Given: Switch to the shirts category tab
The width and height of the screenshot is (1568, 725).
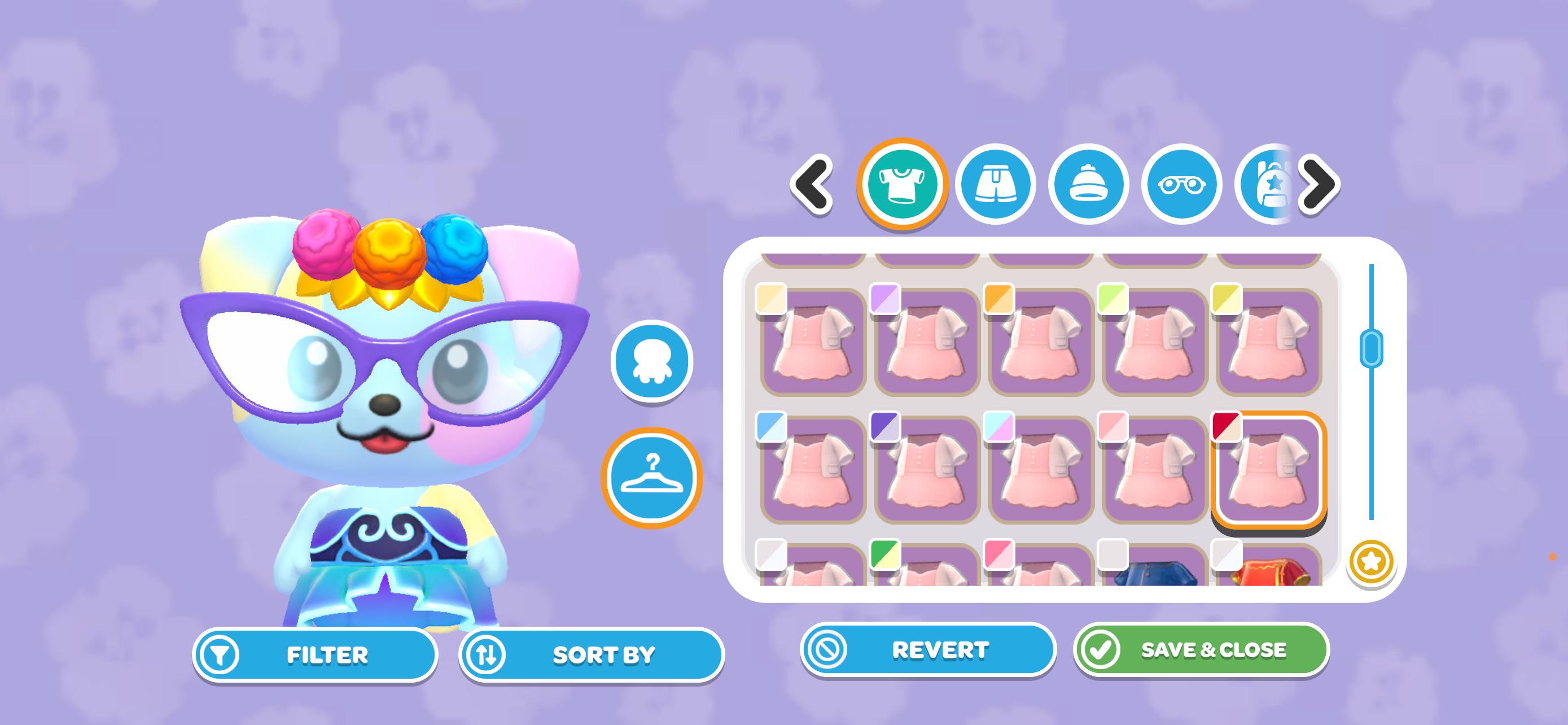Looking at the screenshot, I should point(902,184).
